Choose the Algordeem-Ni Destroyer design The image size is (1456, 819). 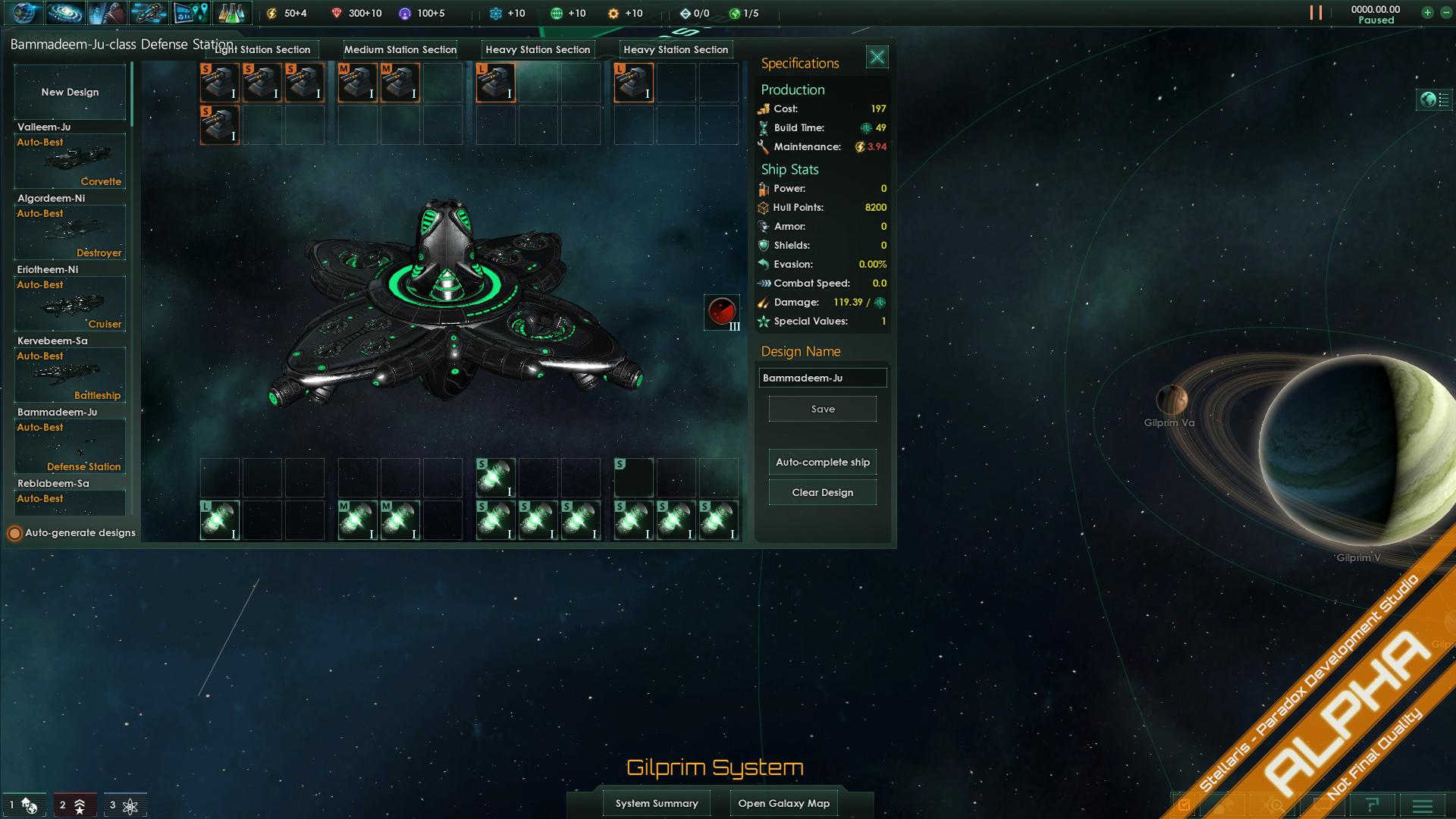[70, 232]
